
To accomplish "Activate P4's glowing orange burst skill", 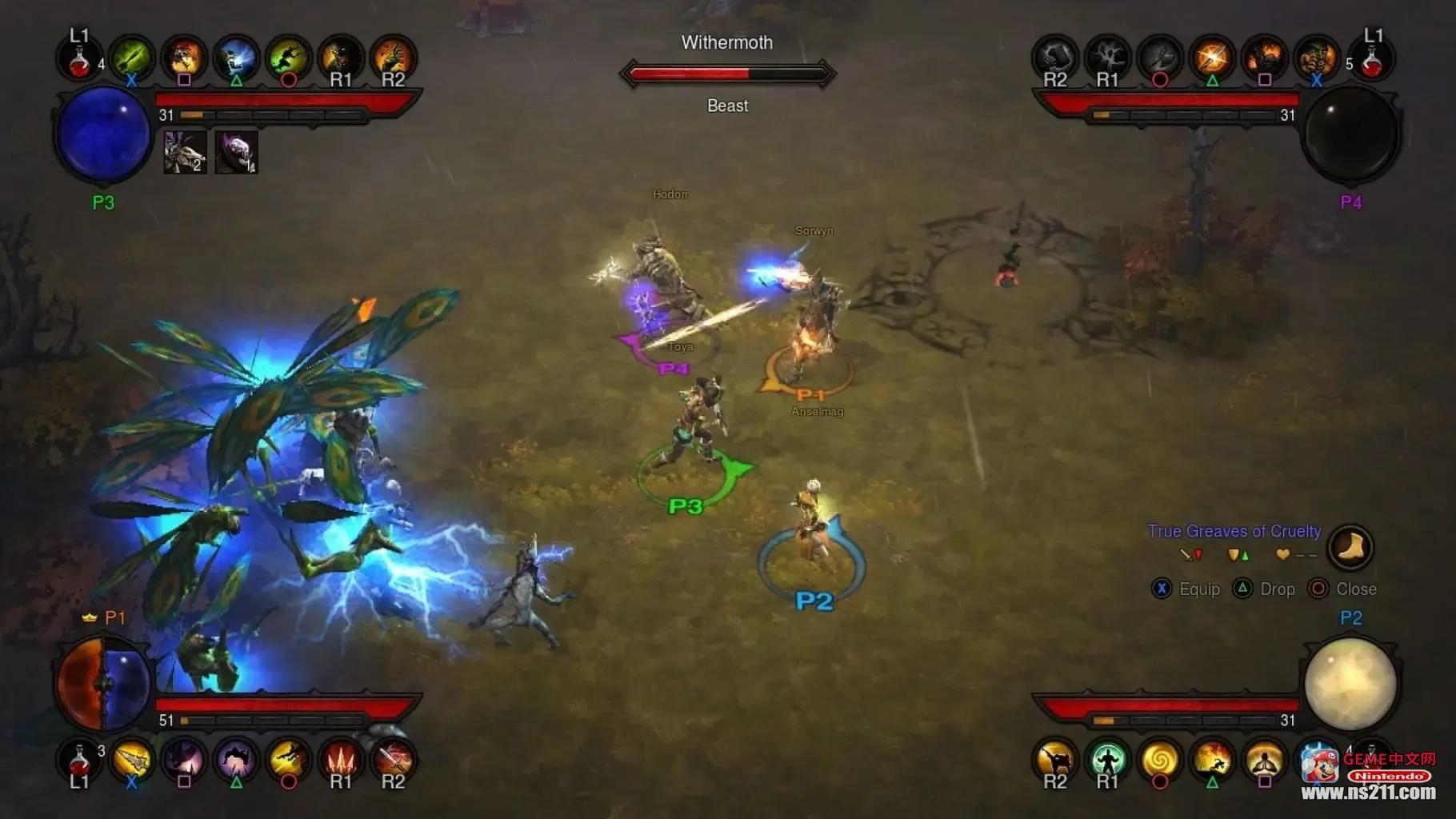I will 1212,58.
